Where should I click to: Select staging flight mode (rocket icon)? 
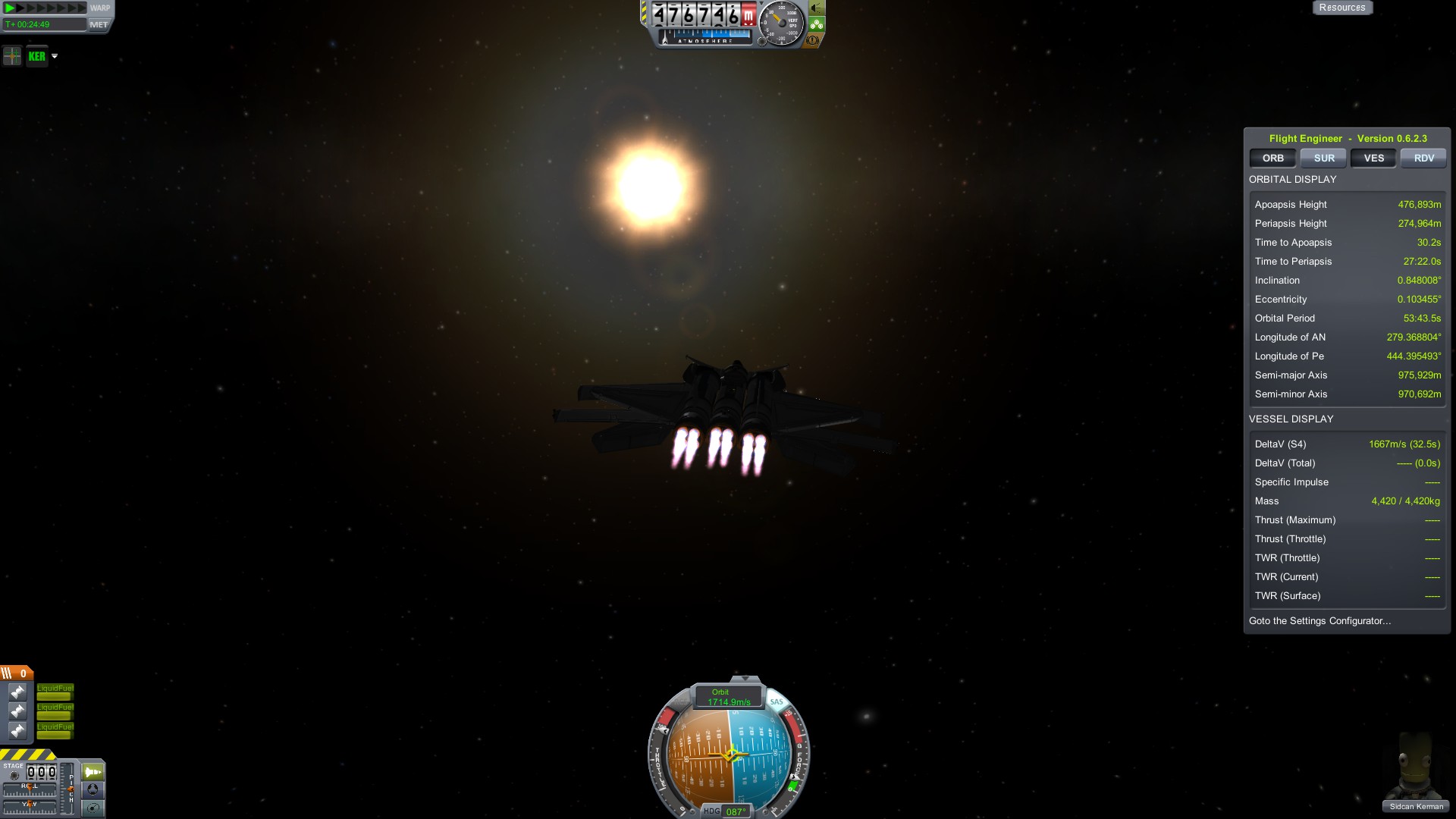(x=93, y=772)
